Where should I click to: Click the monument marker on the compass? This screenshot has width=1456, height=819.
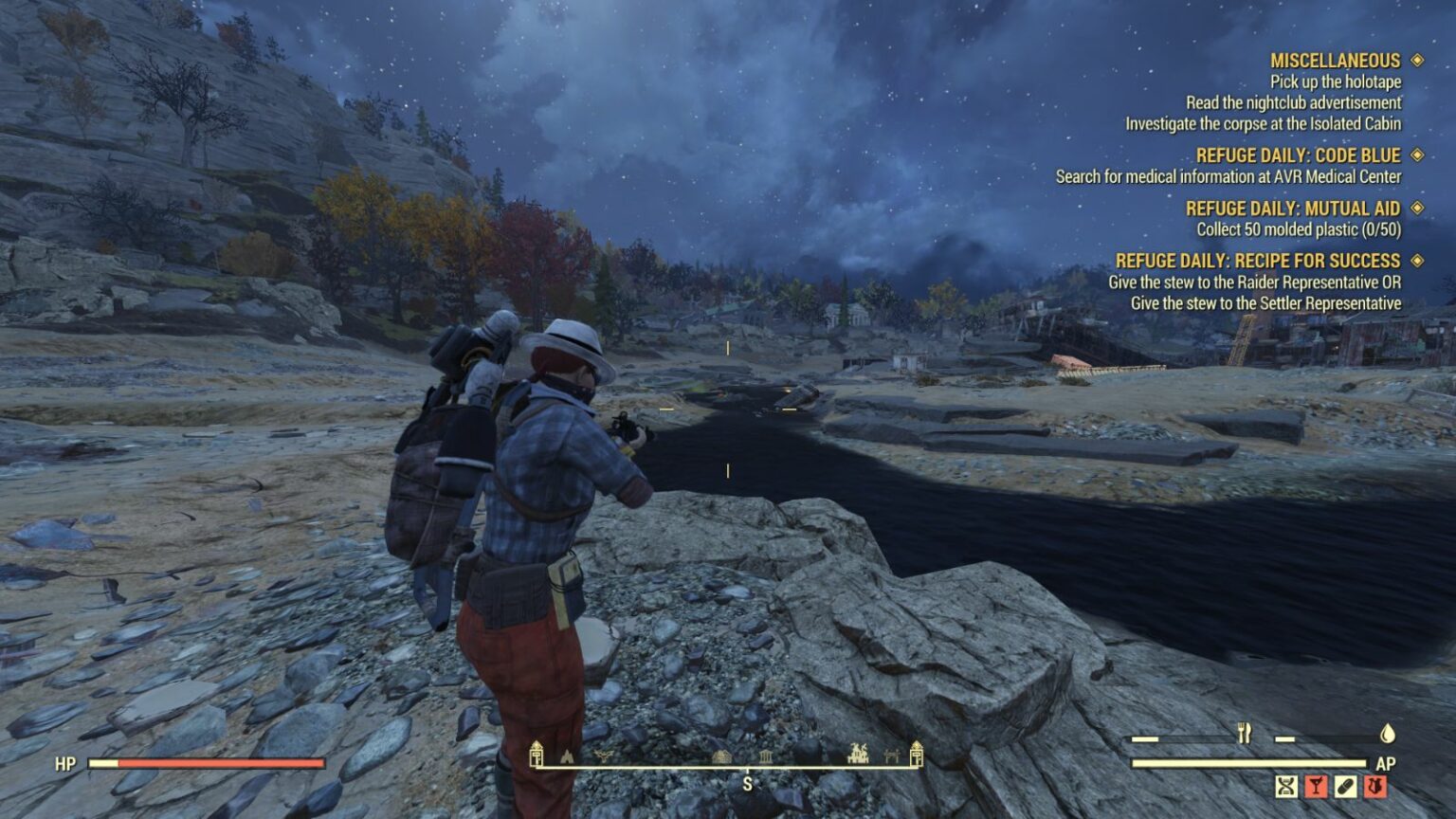coord(765,756)
